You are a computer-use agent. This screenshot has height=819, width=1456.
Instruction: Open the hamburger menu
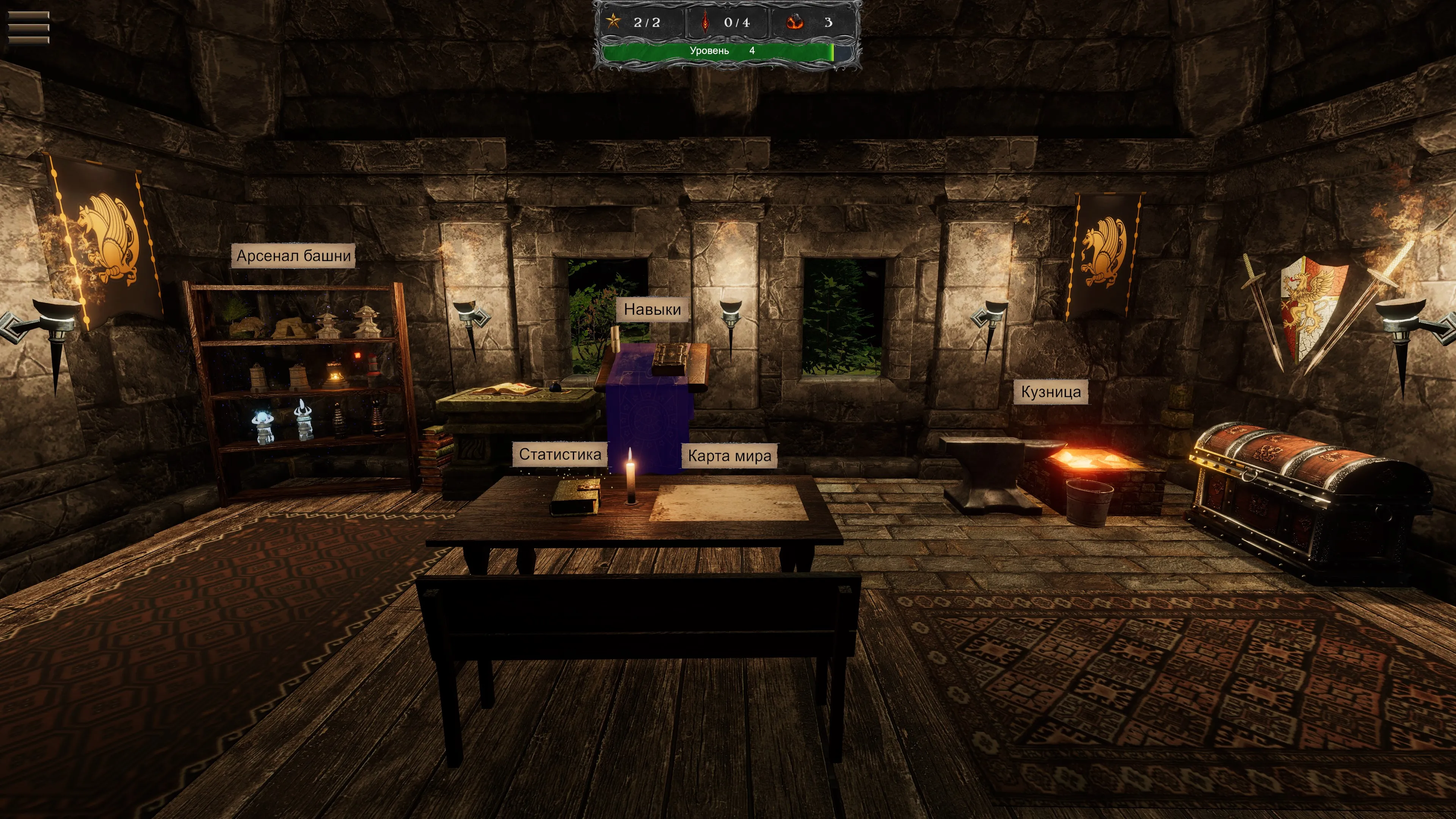pyautogui.click(x=28, y=27)
